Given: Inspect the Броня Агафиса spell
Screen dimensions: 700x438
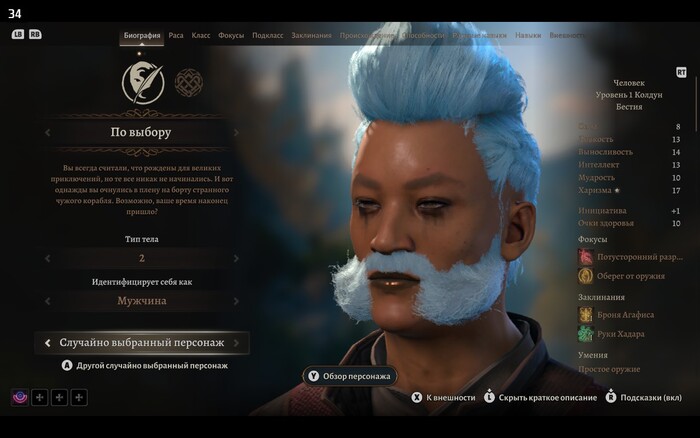Looking at the screenshot, I should pyautogui.click(x=624, y=314).
